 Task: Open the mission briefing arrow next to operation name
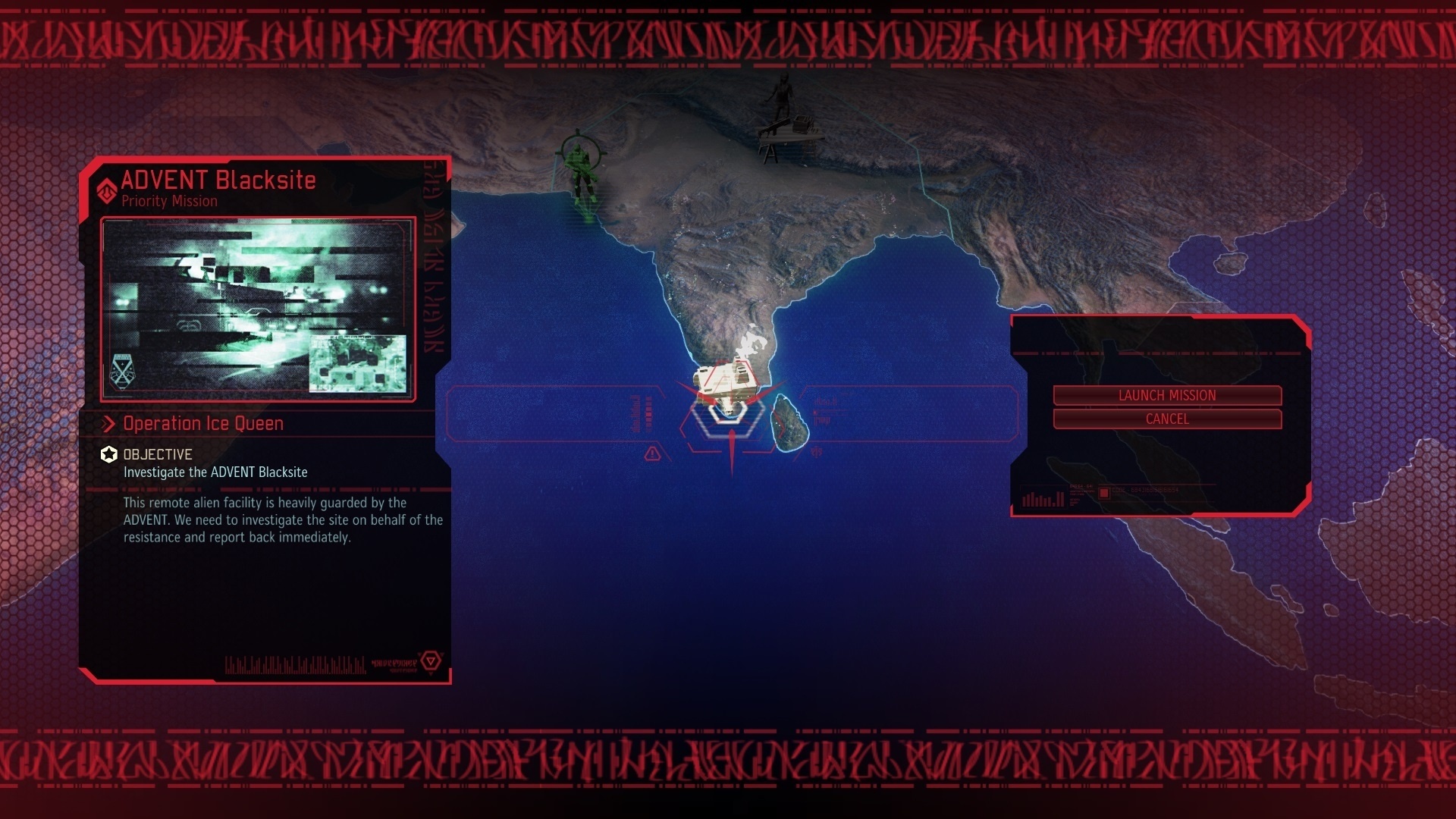click(110, 424)
